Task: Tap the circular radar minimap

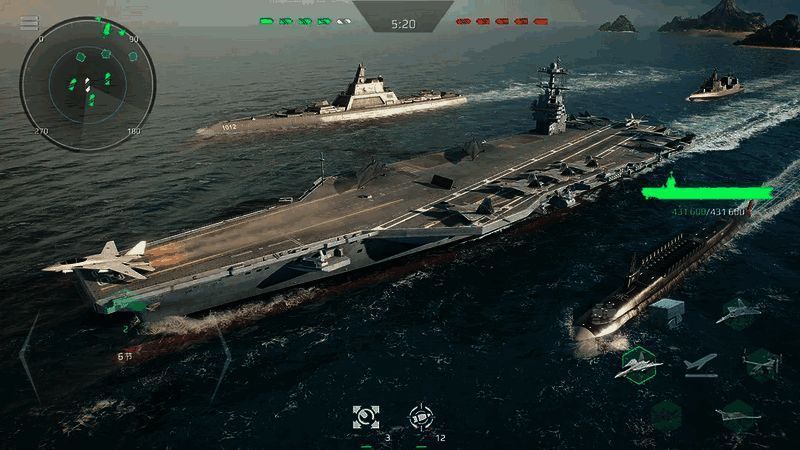Action: pos(88,83)
